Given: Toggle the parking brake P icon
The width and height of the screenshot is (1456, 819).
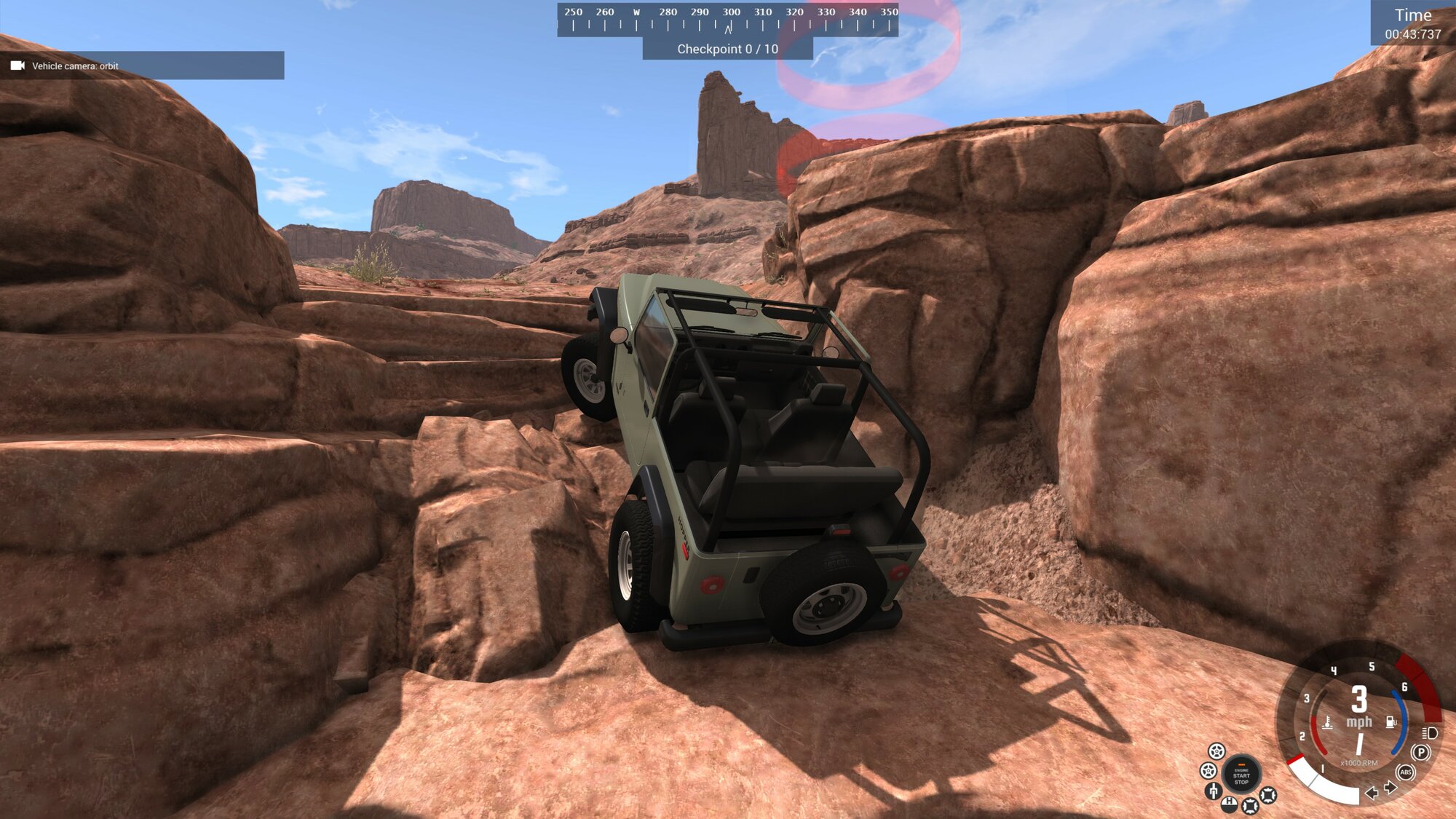Looking at the screenshot, I should point(1420,753).
